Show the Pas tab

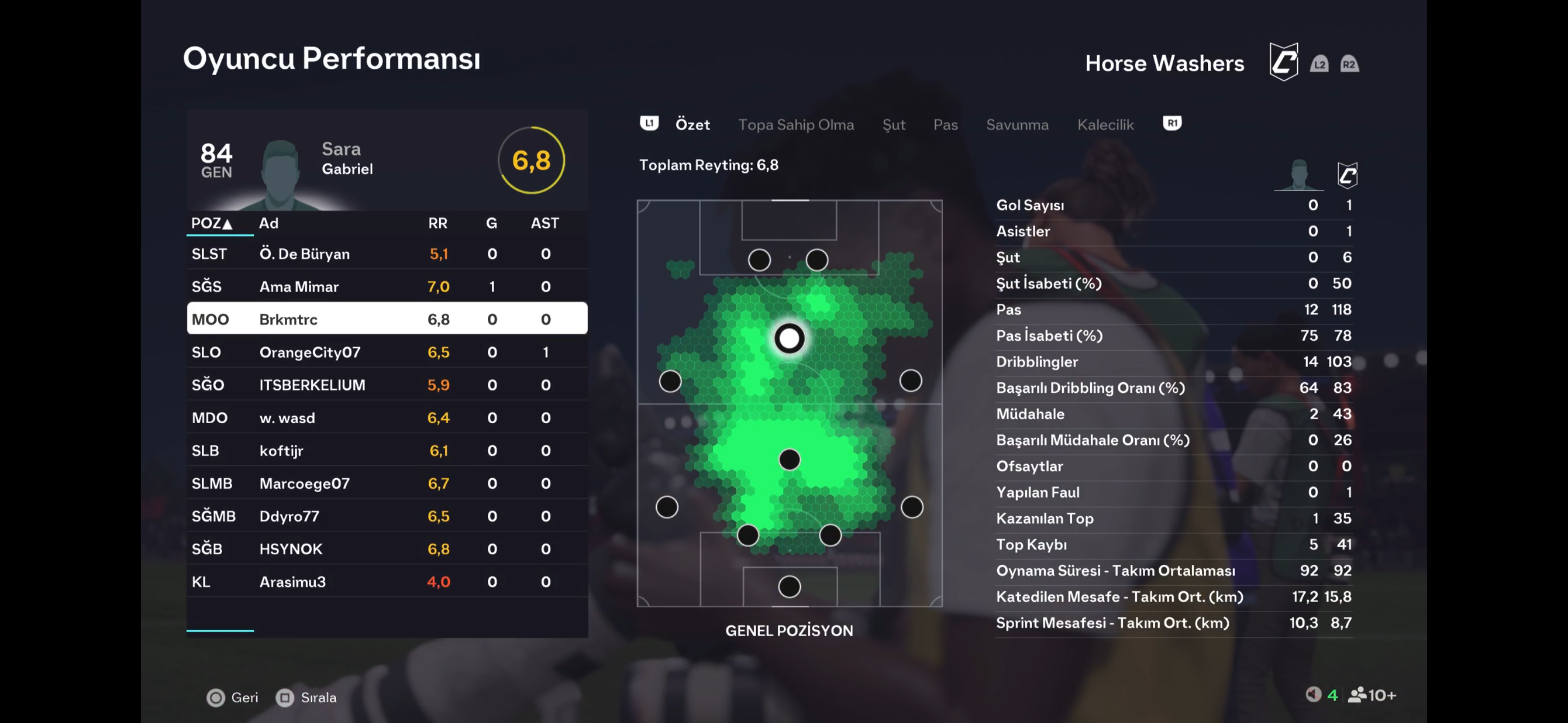point(946,125)
